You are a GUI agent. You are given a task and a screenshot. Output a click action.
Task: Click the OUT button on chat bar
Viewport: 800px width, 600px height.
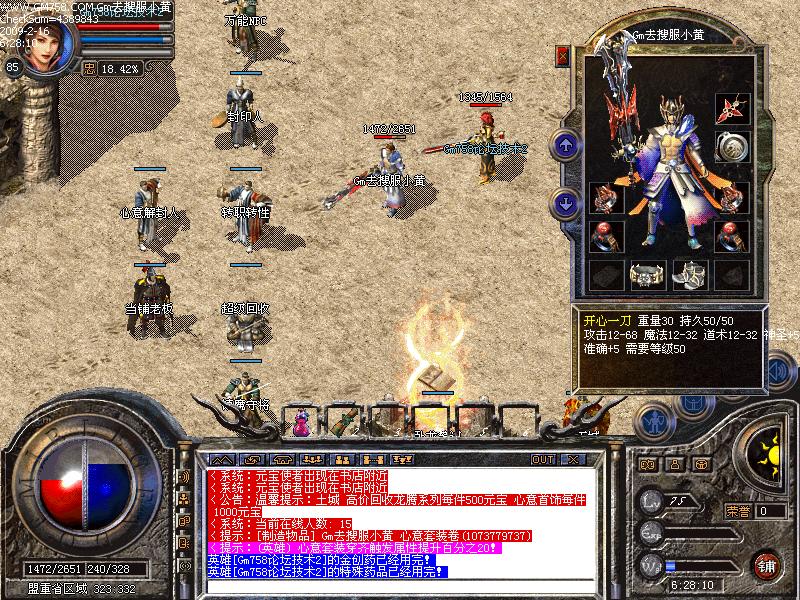[x=543, y=459]
